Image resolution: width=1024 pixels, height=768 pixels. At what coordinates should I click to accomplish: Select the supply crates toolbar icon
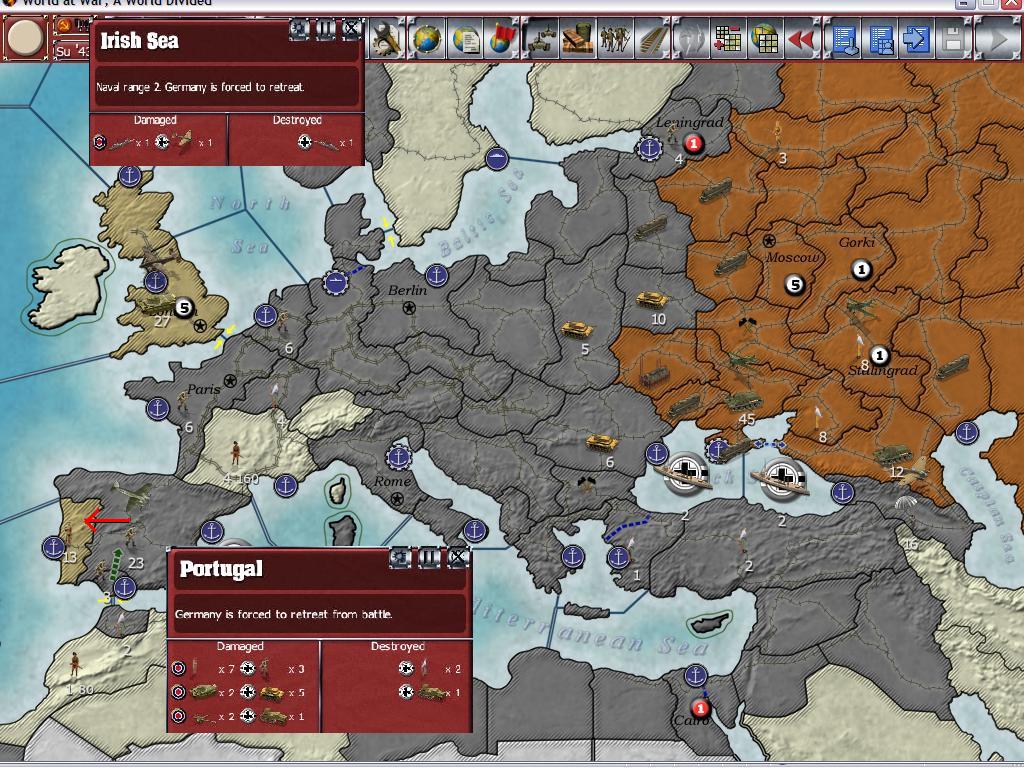(579, 40)
